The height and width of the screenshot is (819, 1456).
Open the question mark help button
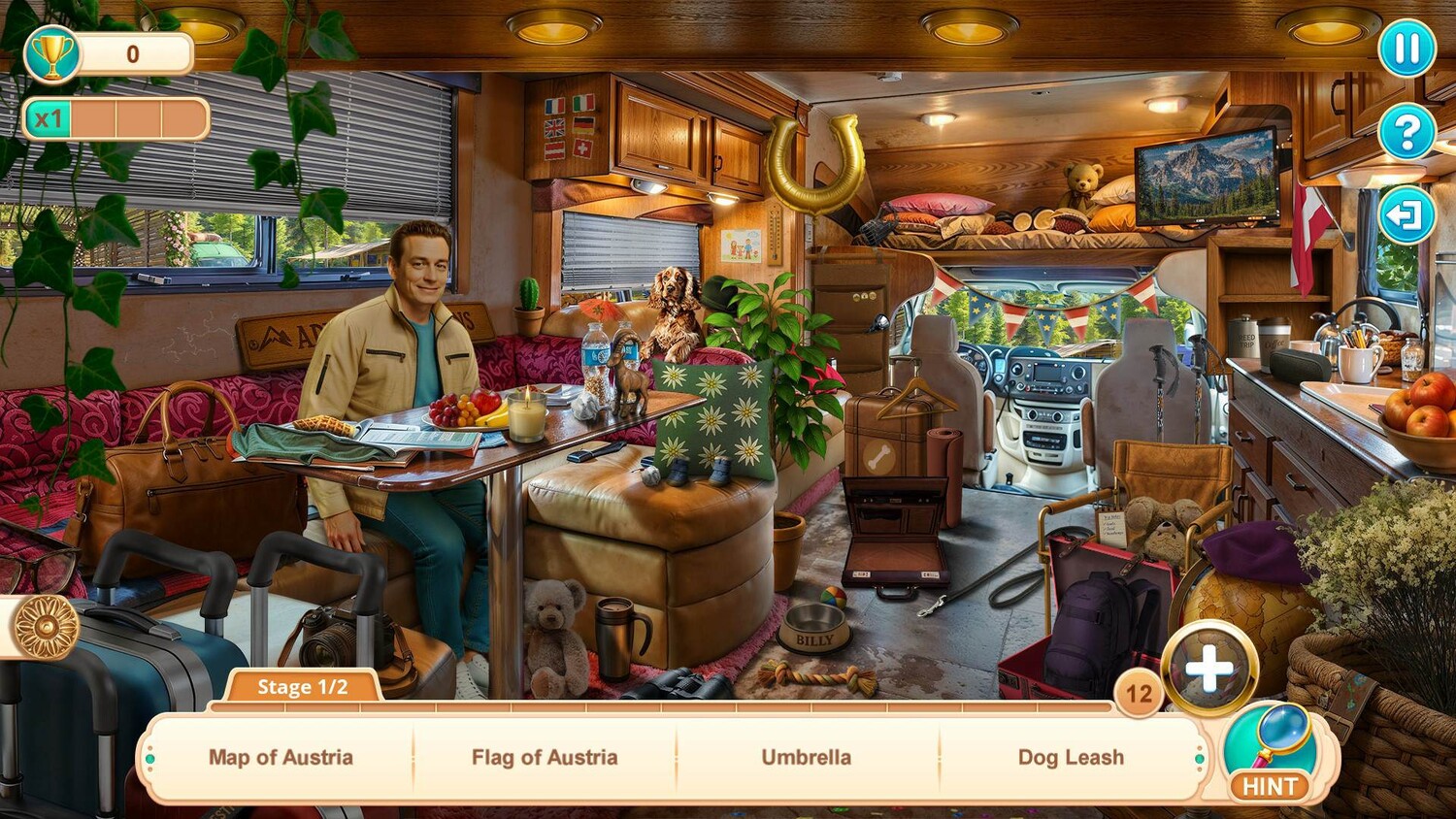[1406, 131]
